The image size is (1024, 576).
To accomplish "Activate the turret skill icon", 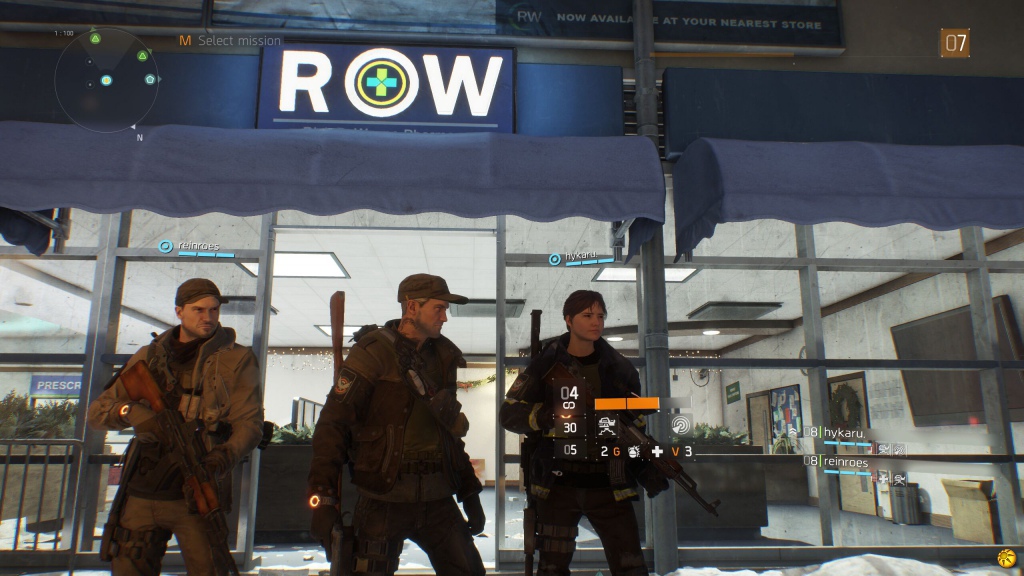I will click(x=605, y=425).
